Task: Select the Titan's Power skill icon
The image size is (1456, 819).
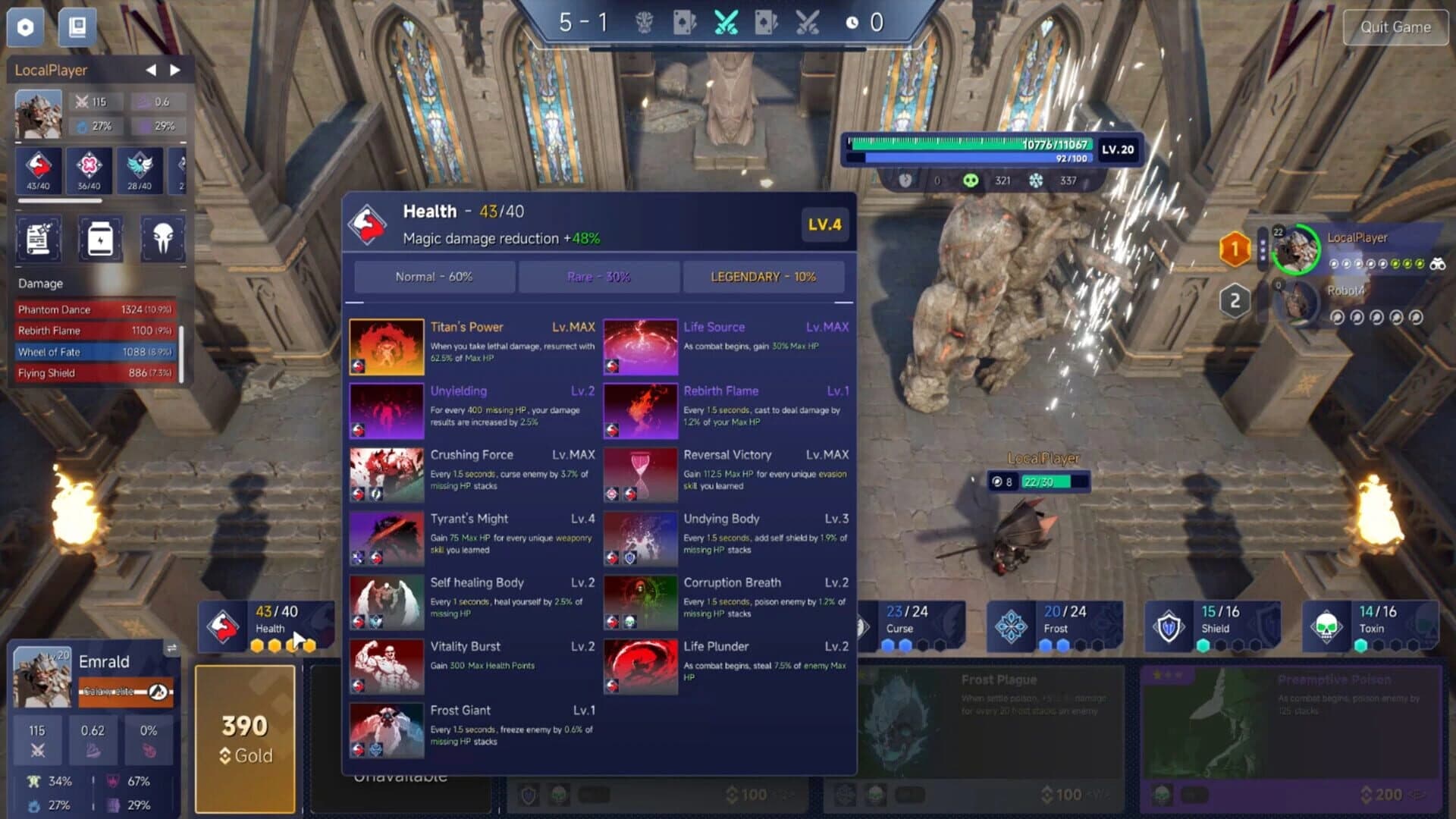Action: (x=385, y=347)
